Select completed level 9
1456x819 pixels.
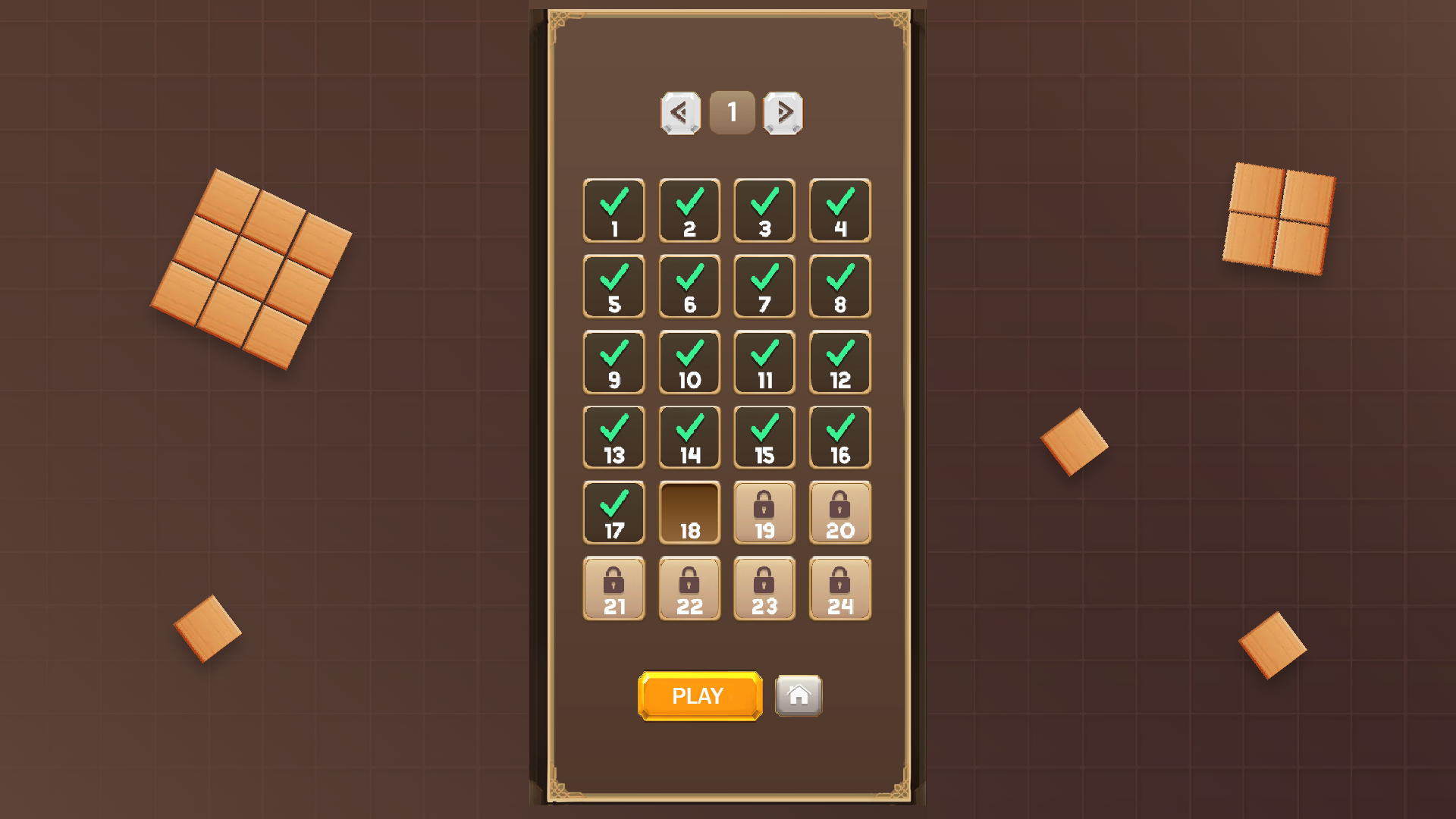613,362
